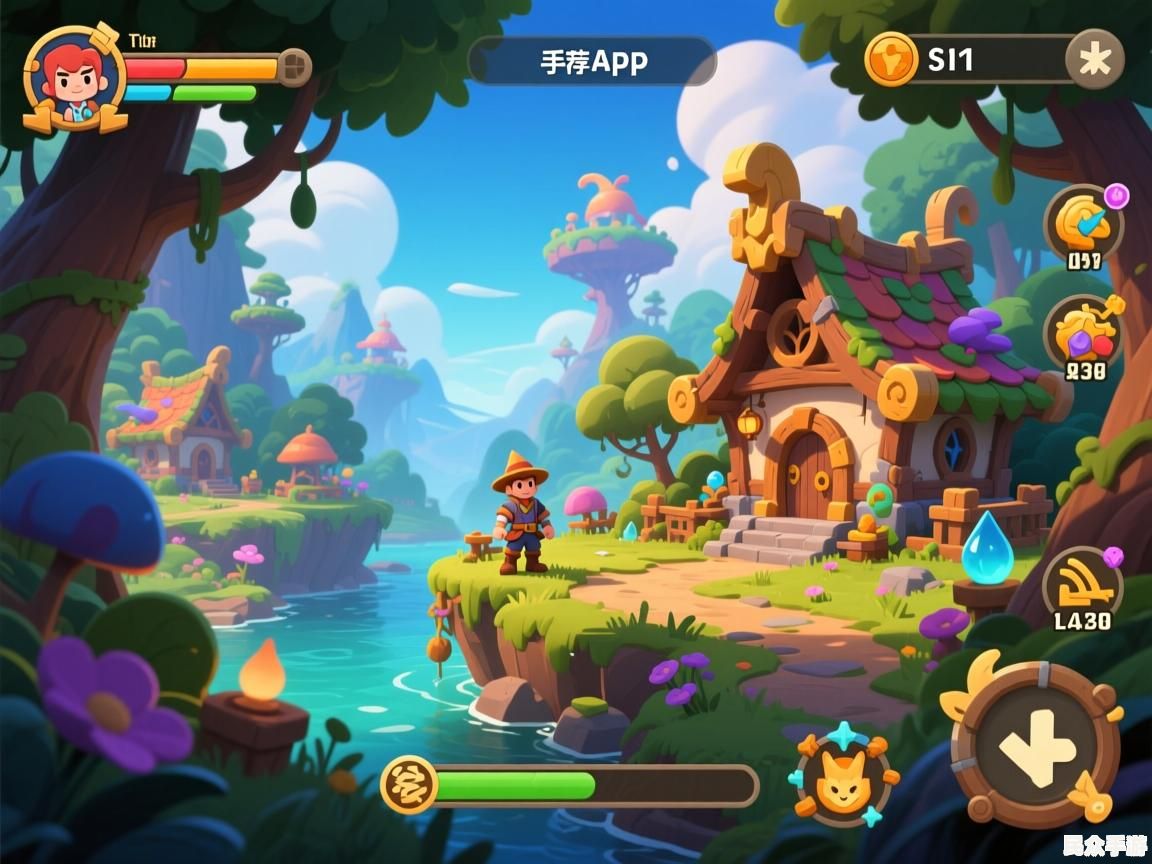Activate the golden swirl skill with purple gem

[x=1083, y=224]
